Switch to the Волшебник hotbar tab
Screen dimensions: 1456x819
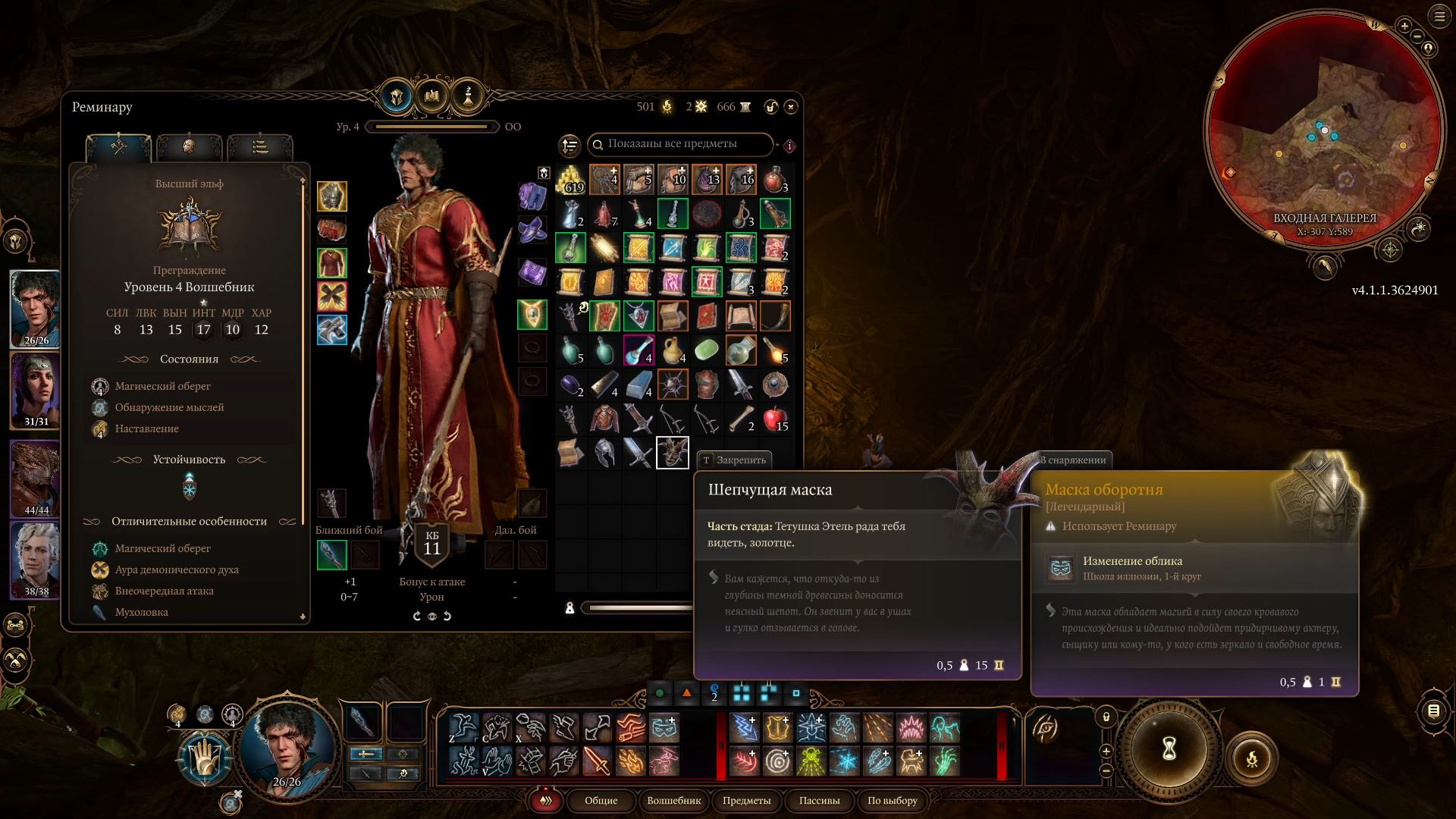673,800
